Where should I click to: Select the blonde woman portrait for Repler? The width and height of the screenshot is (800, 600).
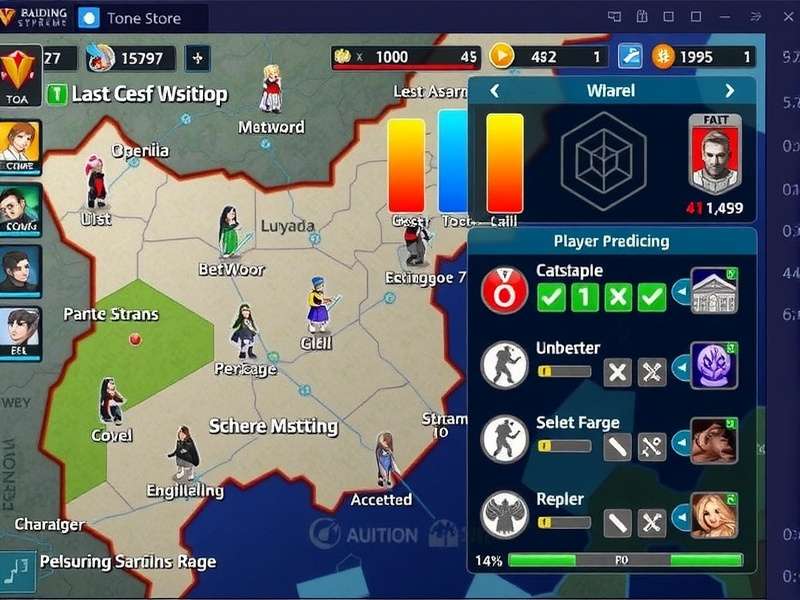[x=714, y=516]
